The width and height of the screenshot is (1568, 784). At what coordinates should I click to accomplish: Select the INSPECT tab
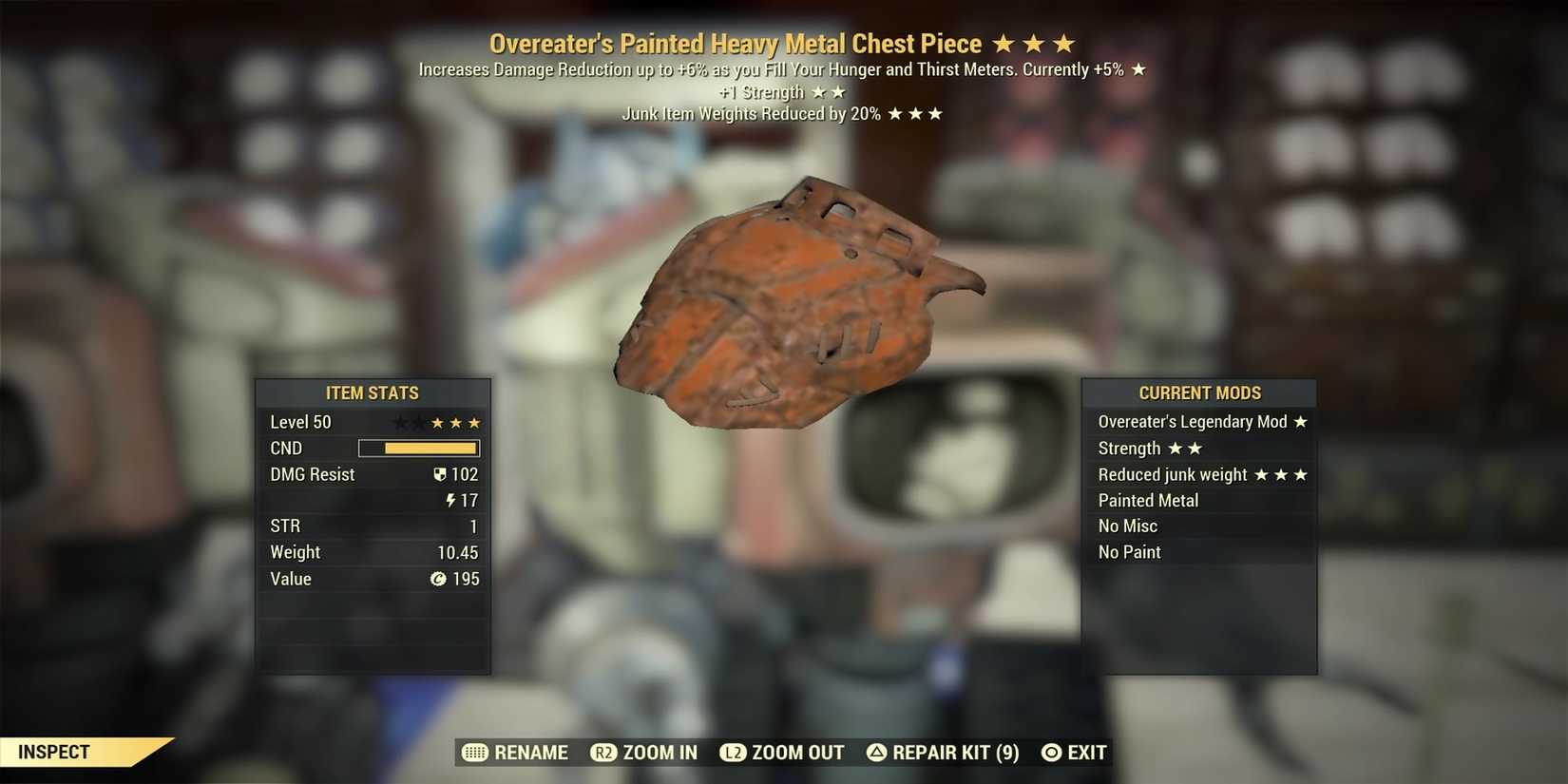54,751
